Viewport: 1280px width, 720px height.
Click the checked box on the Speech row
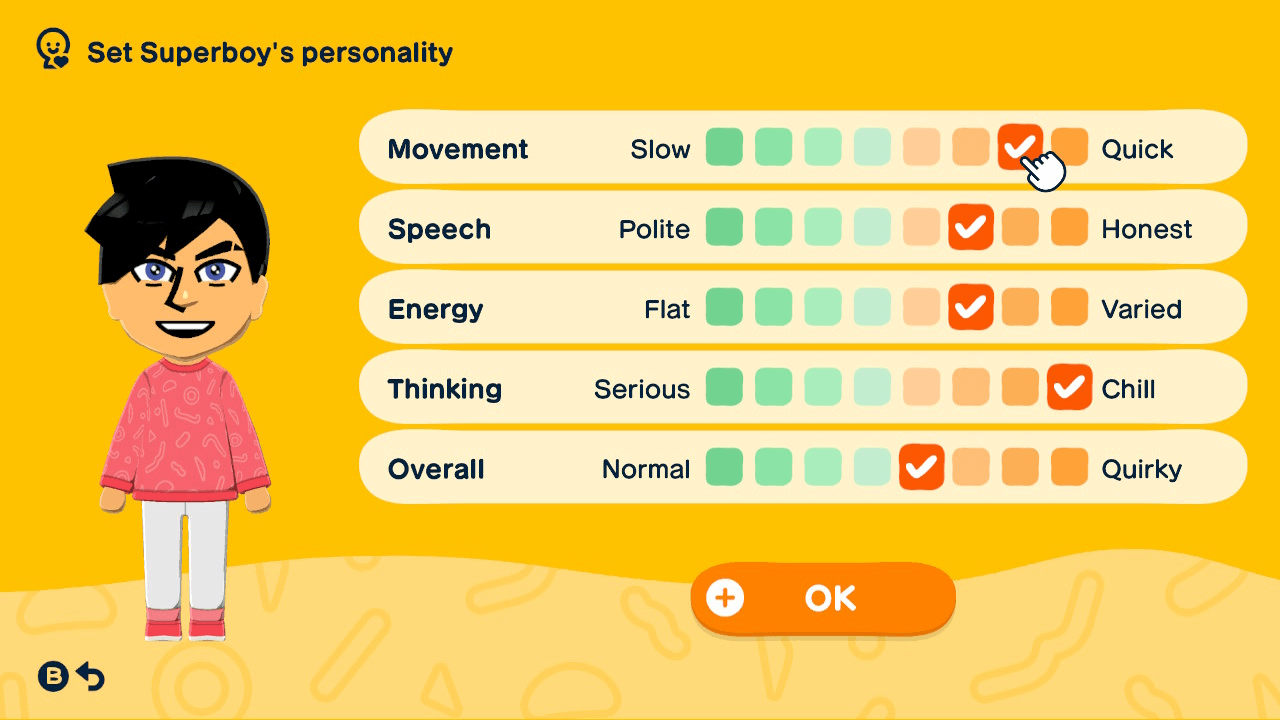[971, 227]
